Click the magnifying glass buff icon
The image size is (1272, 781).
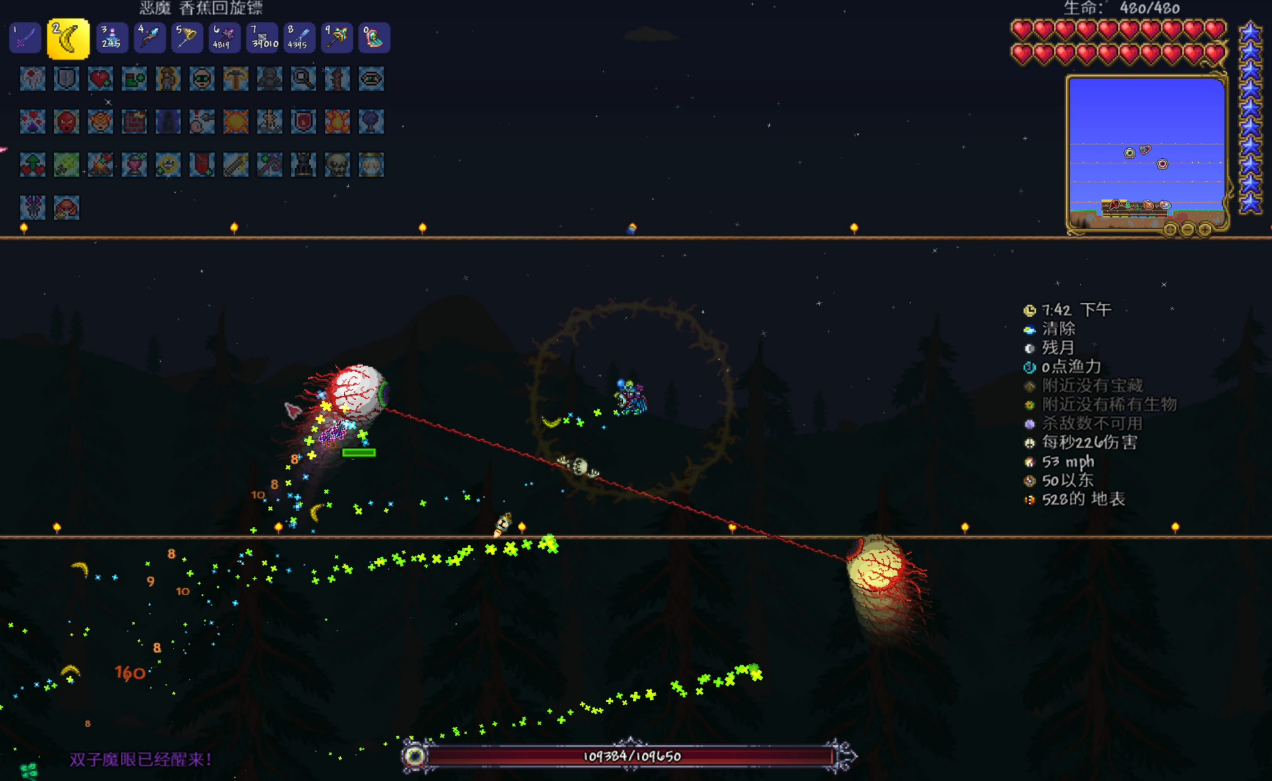click(x=303, y=78)
